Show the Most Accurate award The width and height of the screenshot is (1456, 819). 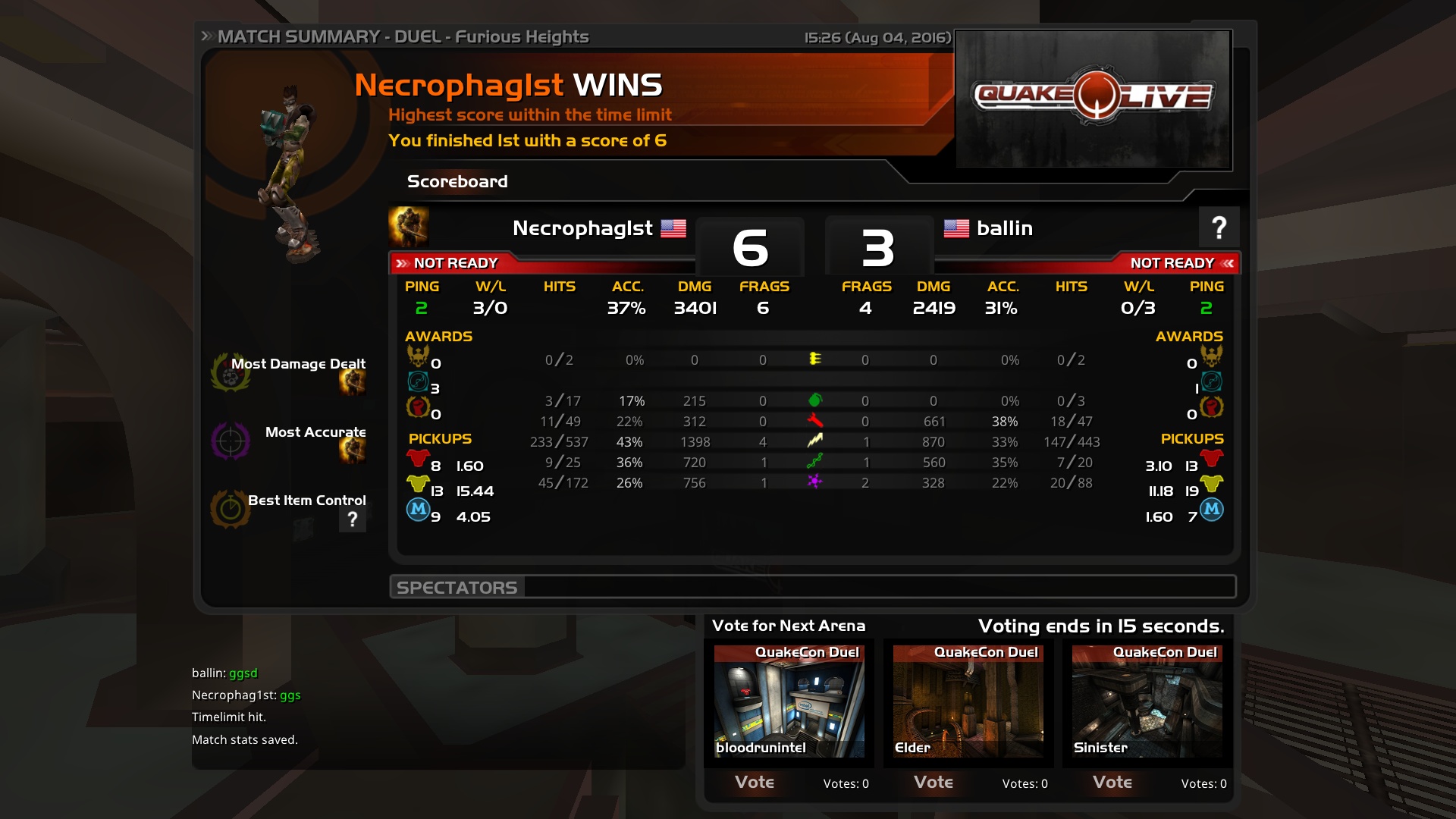[x=315, y=432]
